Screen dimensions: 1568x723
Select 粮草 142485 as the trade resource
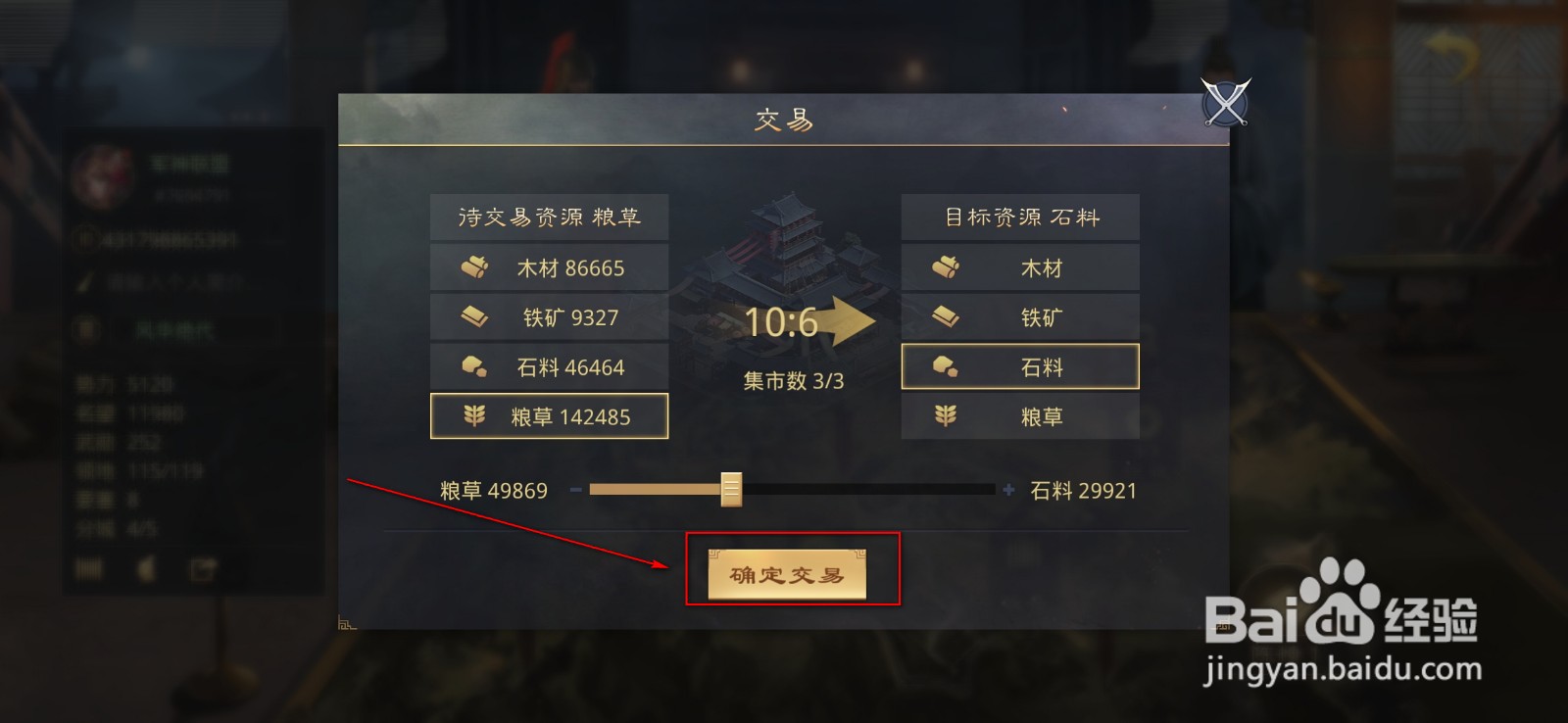[x=549, y=415]
